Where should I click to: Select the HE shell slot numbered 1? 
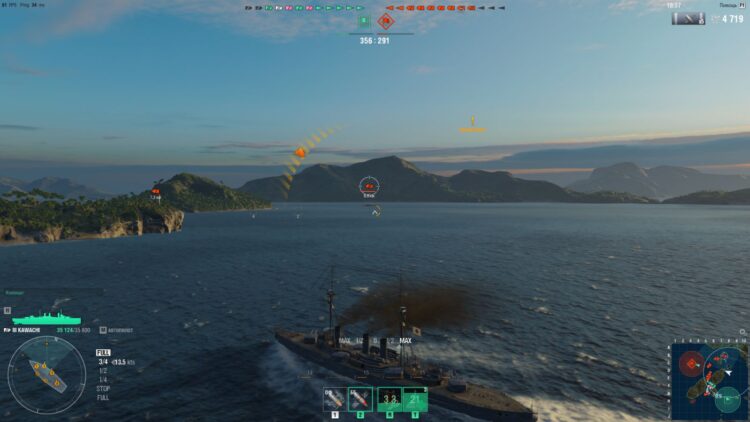[x=334, y=399]
